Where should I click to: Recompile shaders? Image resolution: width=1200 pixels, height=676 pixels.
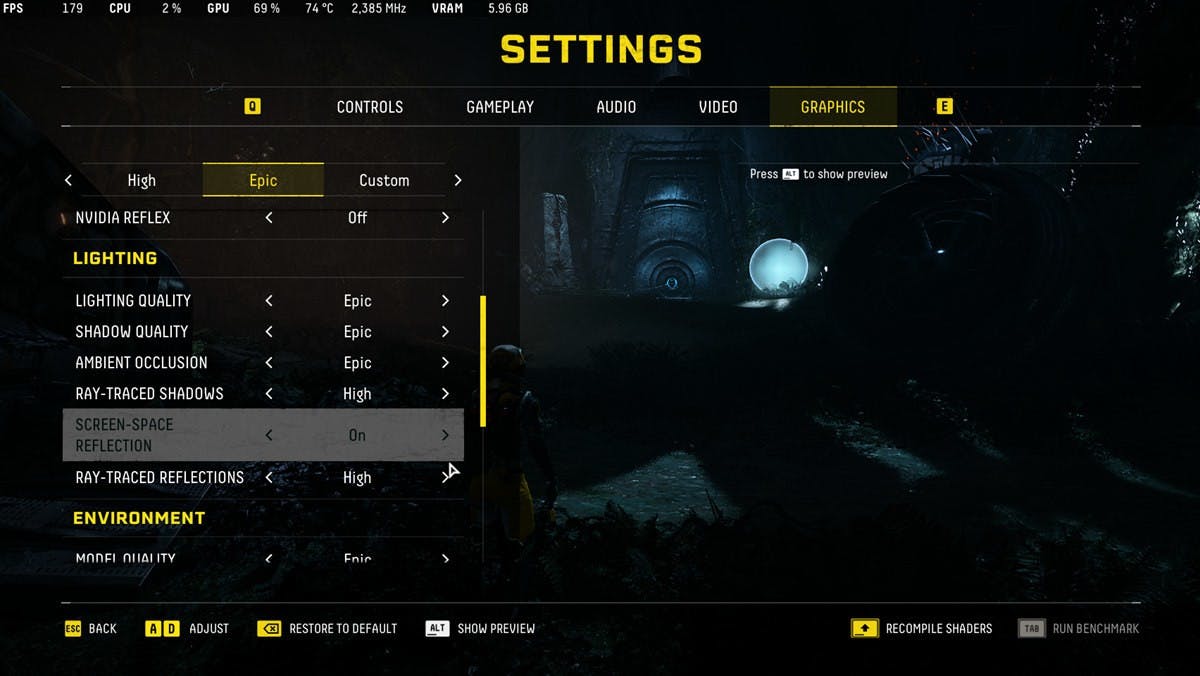[x=922, y=628]
